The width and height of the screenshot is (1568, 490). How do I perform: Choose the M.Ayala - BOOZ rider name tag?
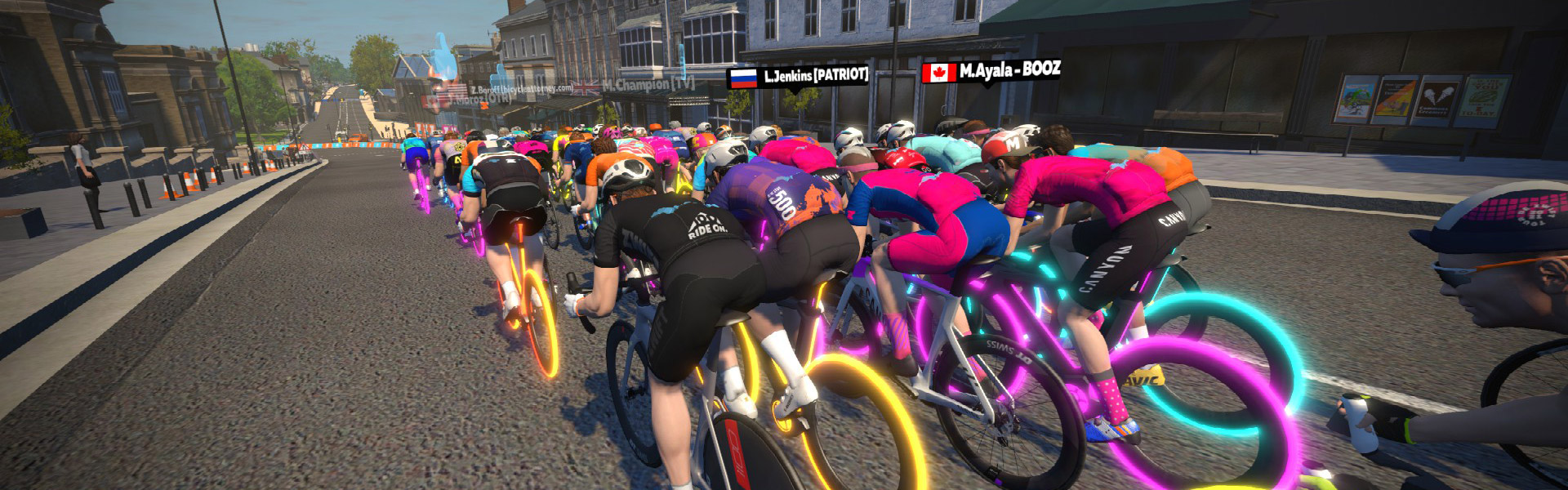991,71
